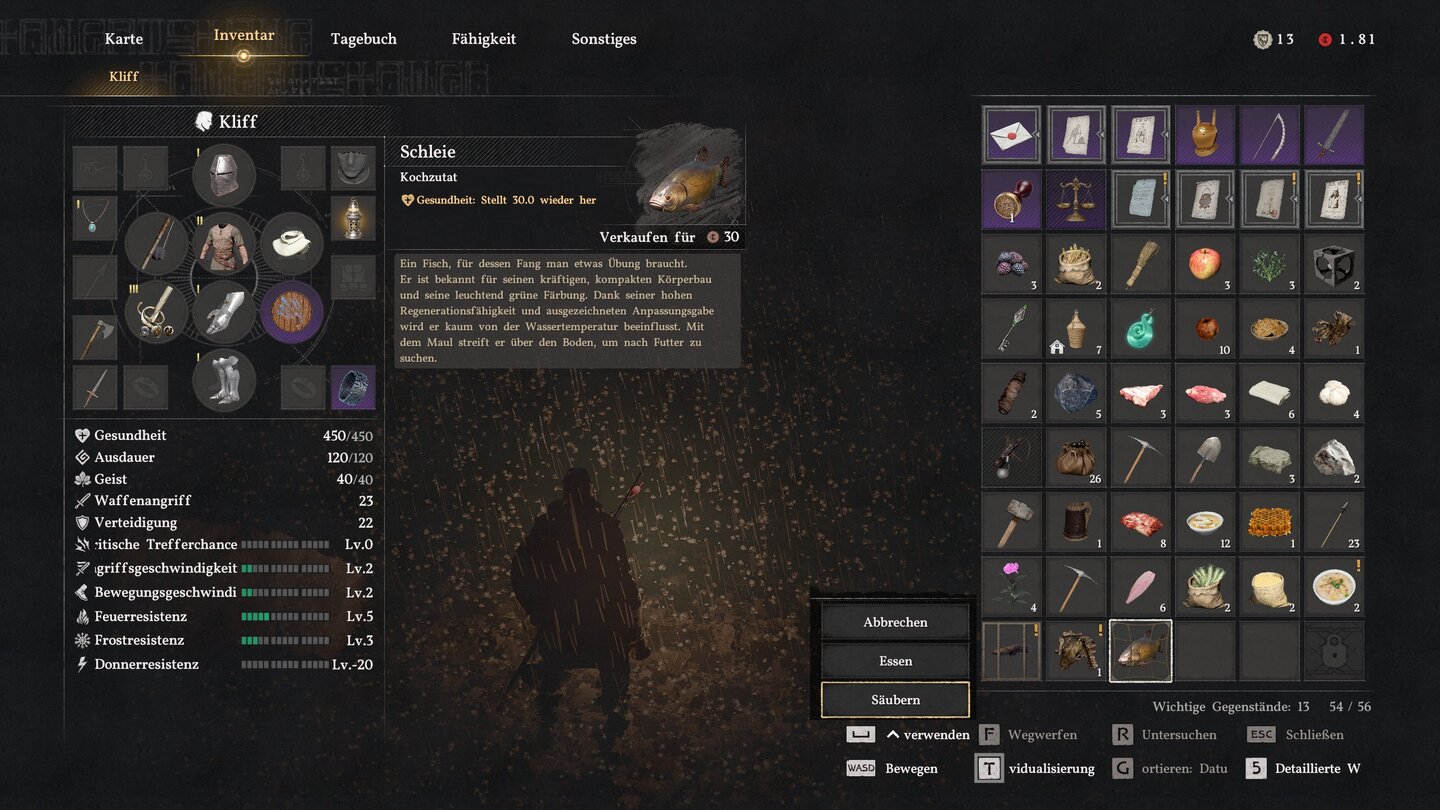Viewport: 1440px width, 810px height.
Task: Choose the shovel inventory slot
Action: coord(1204,457)
